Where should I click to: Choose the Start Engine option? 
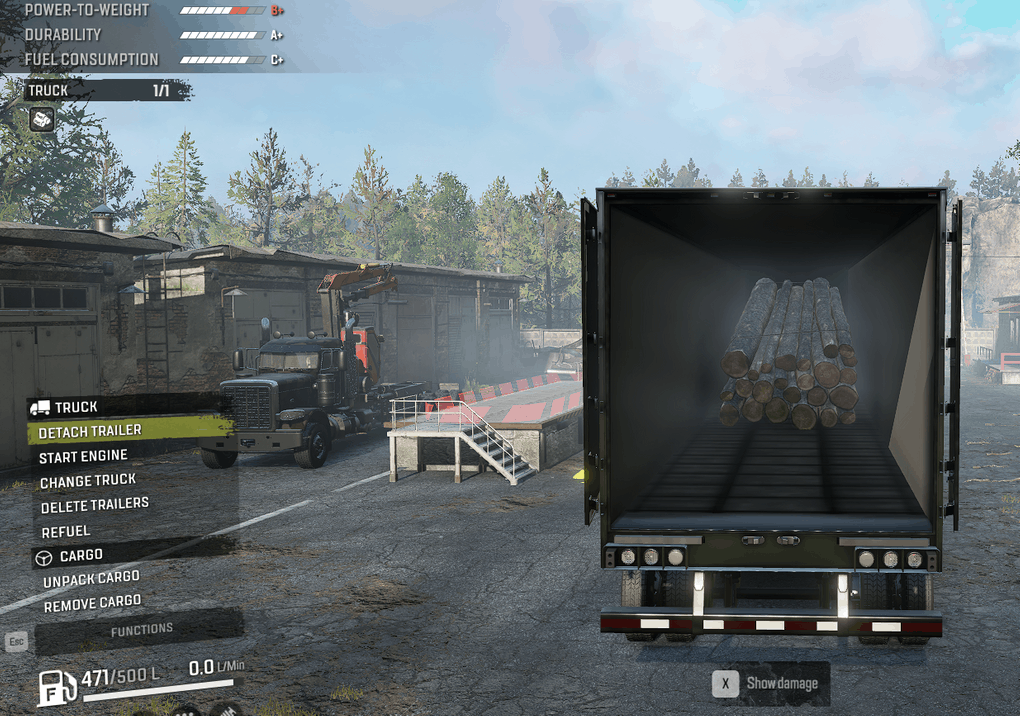coord(84,456)
